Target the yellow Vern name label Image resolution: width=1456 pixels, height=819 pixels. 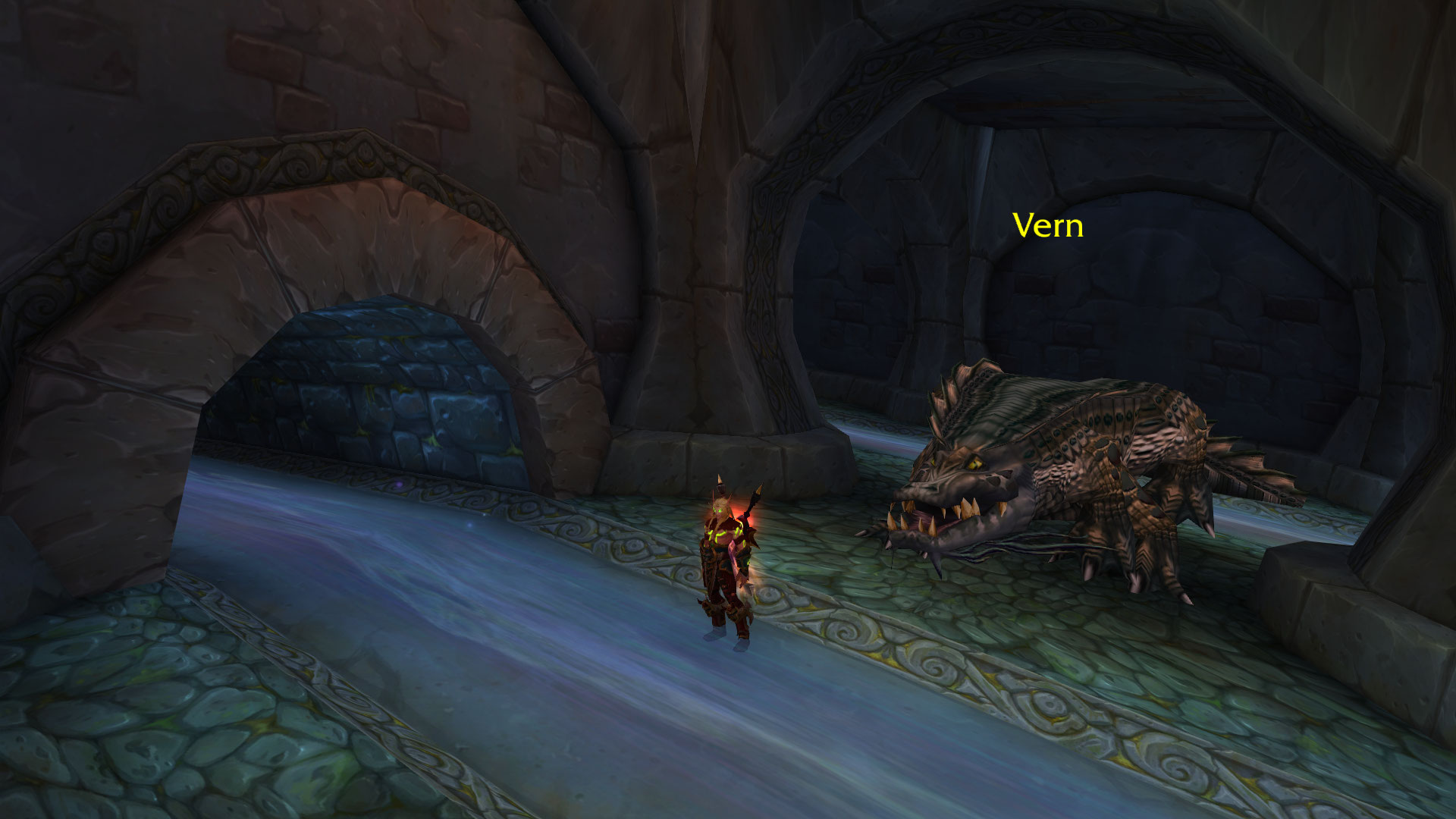click(x=1047, y=226)
